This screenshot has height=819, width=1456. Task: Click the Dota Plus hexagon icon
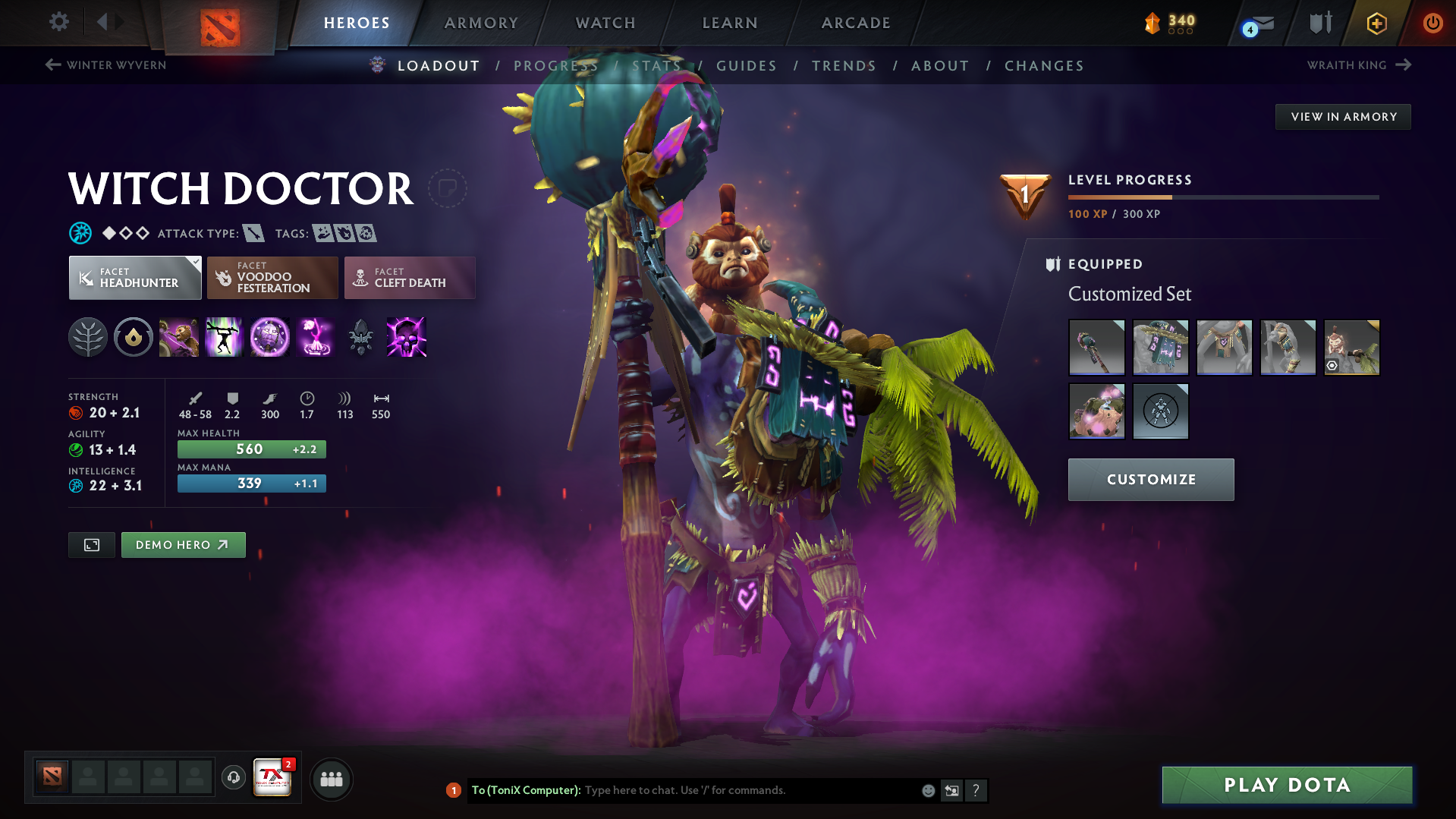[x=1376, y=23]
